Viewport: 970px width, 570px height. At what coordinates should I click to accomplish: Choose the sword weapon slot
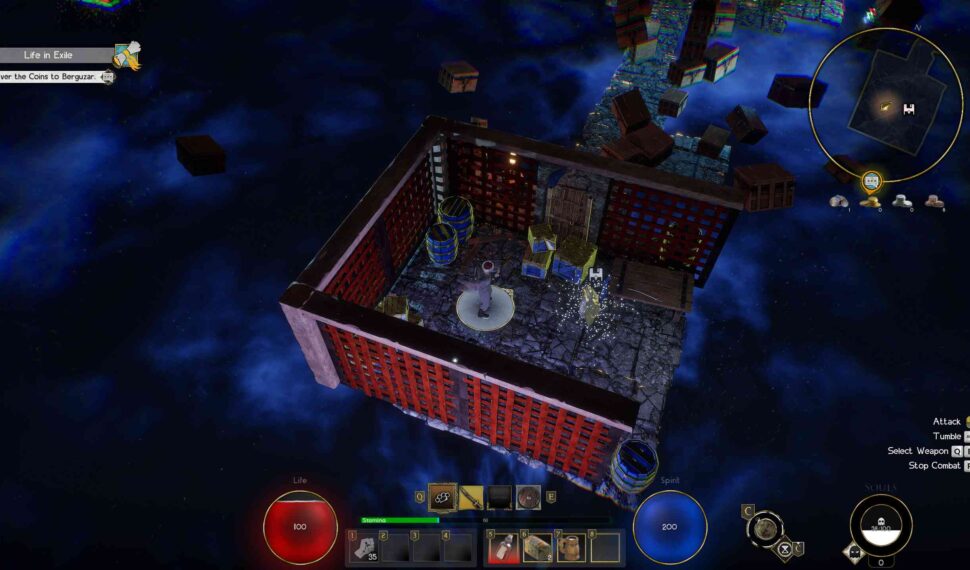[x=471, y=497]
